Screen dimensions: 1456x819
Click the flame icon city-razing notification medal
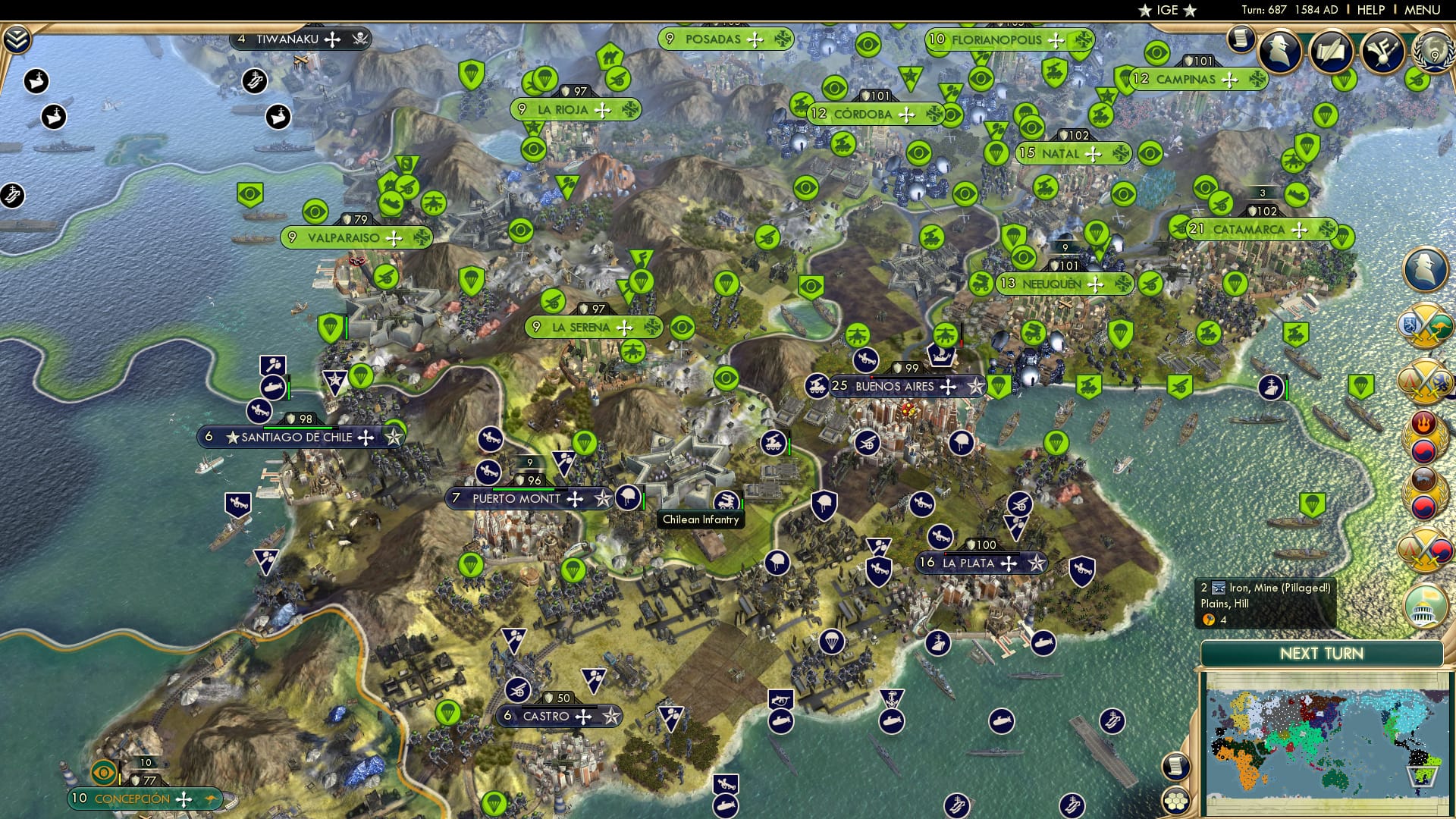point(1423,422)
